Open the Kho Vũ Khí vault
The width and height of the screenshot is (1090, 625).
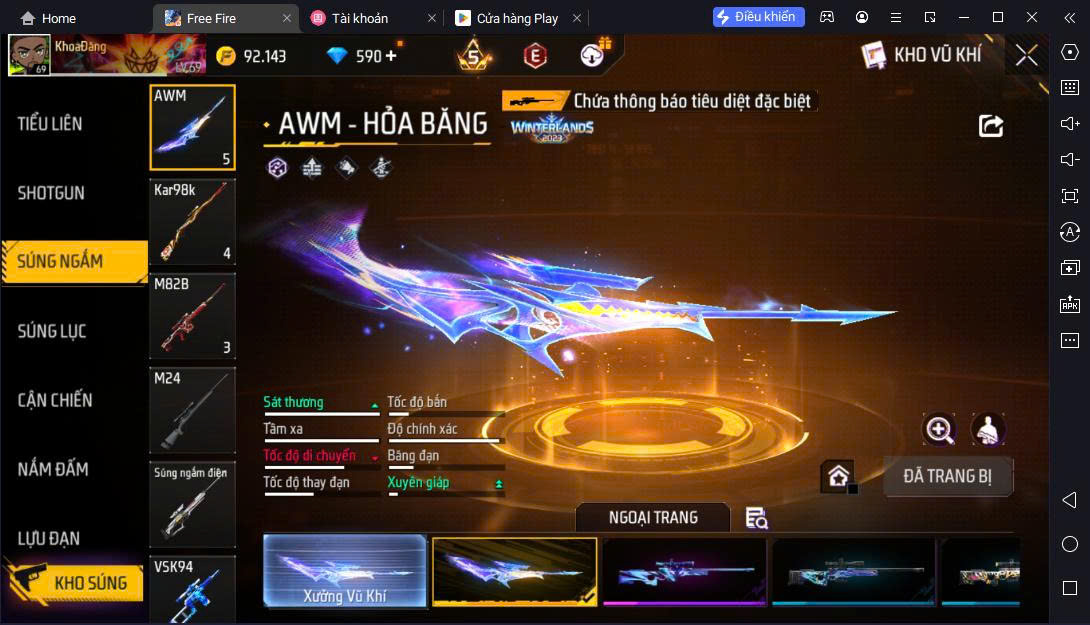pos(922,56)
